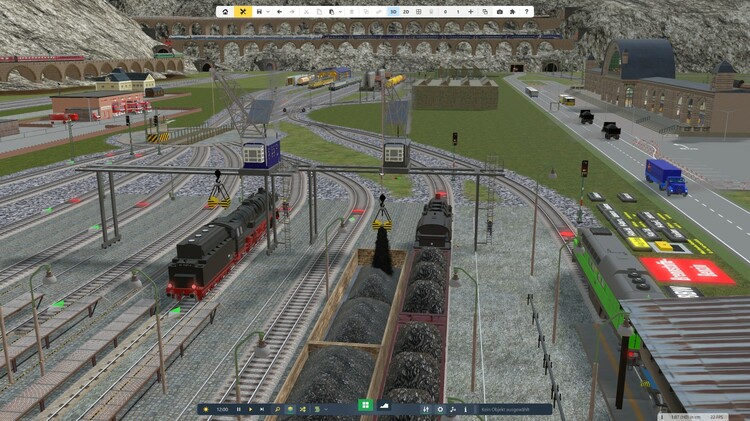Skip forward with the next-step button

262,409
